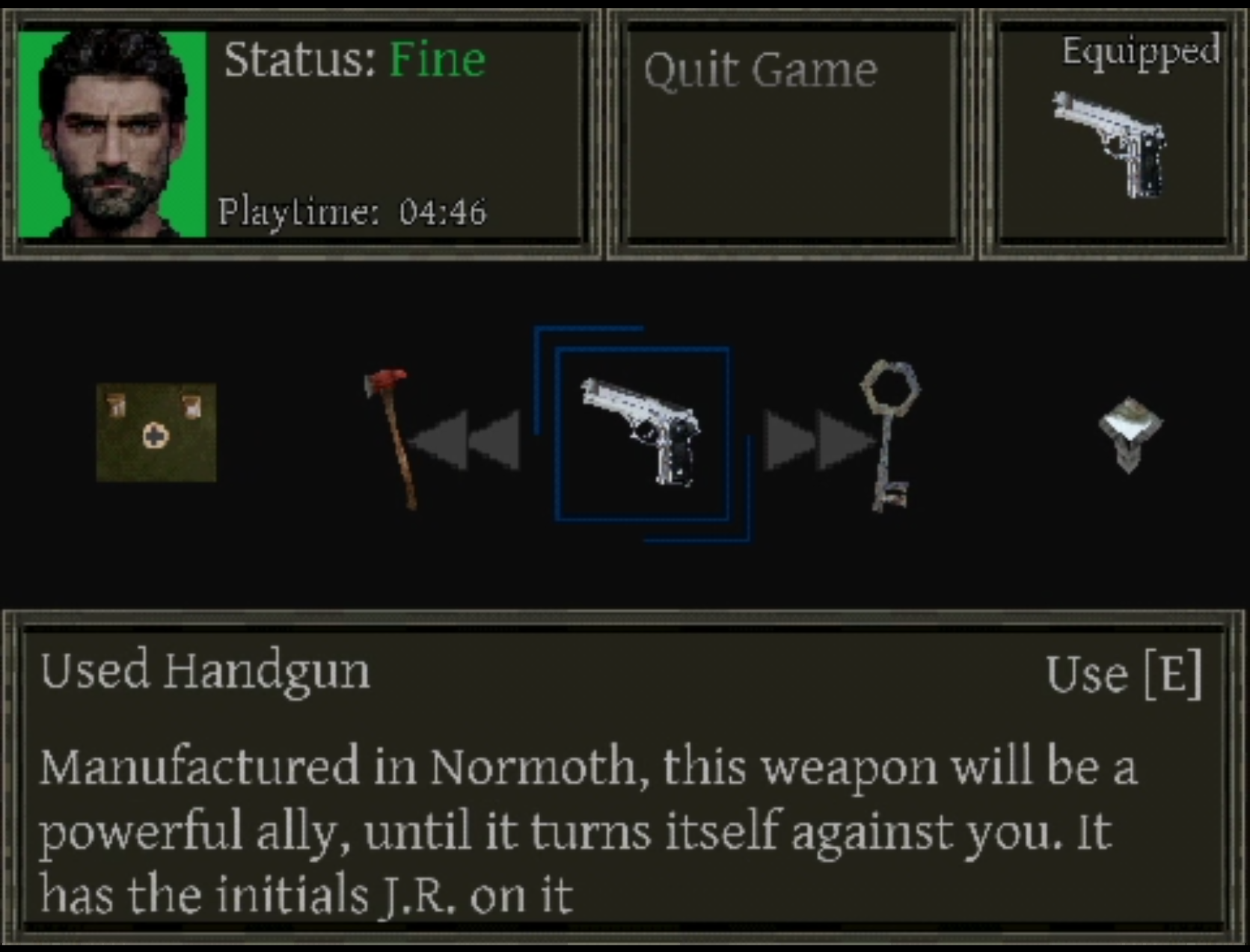Click Quit Game
Screen dimensions: 1250x952
pyautogui.click(x=762, y=69)
